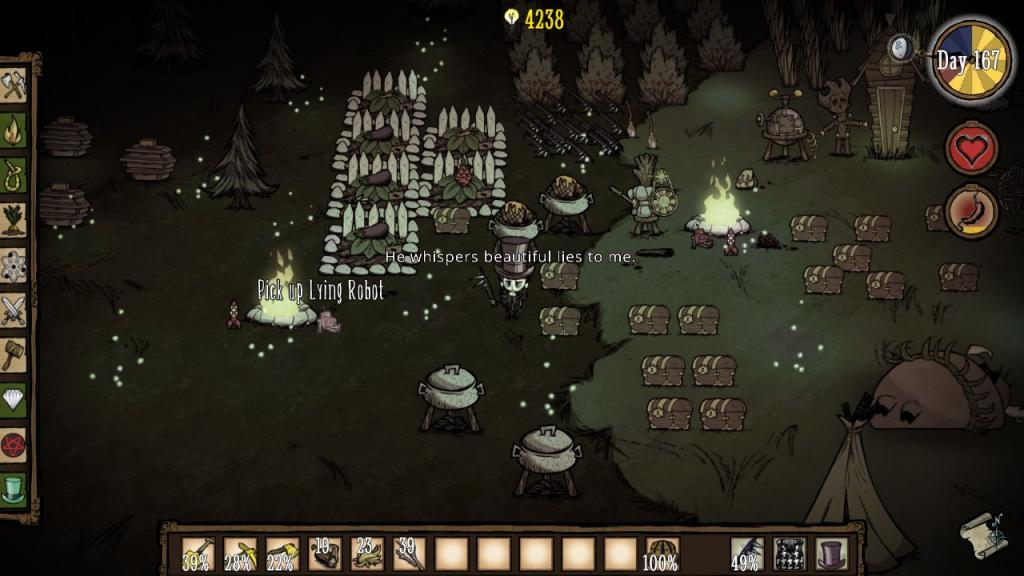This screenshot has height=576, width=1024.
Task: Open the Tools crafting tab
Action: (14, 85)
